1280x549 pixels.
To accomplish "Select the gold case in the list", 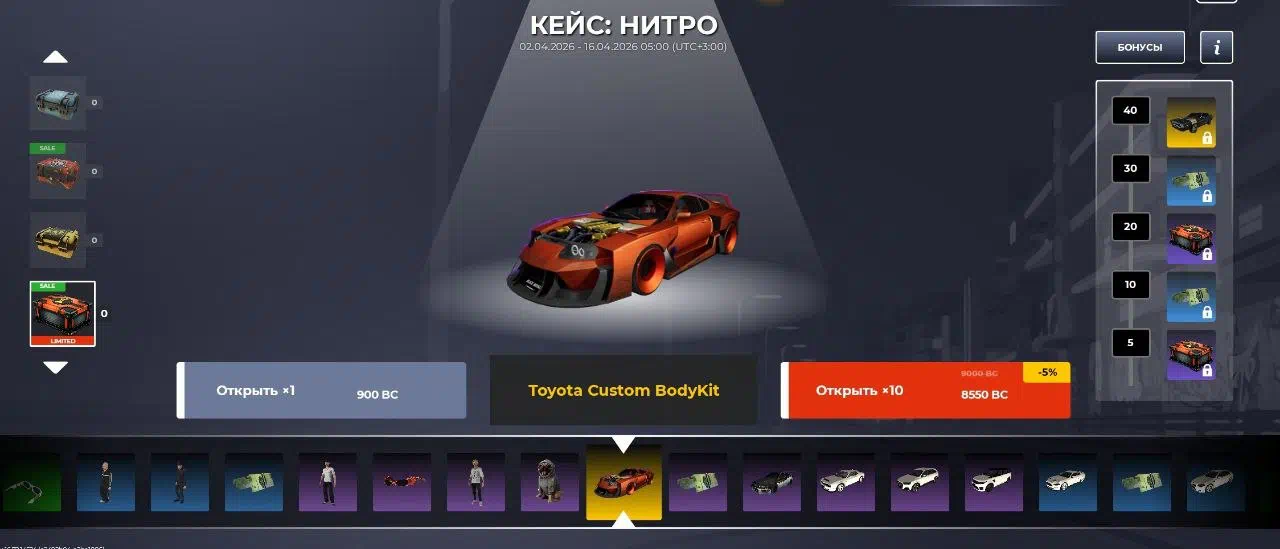I will [x=58, y=240].
